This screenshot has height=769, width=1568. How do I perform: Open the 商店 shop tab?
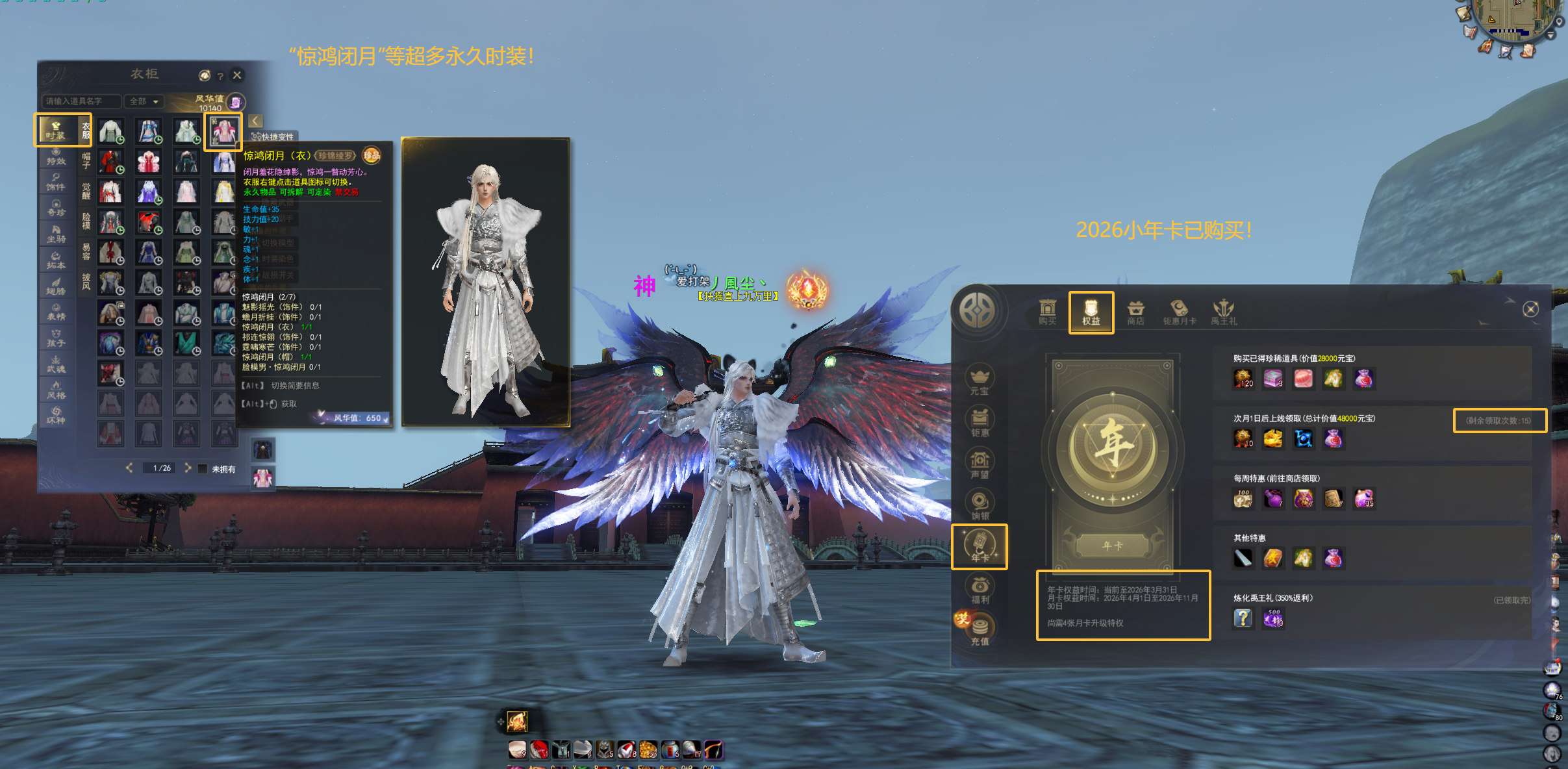[x=1135, y=312]
